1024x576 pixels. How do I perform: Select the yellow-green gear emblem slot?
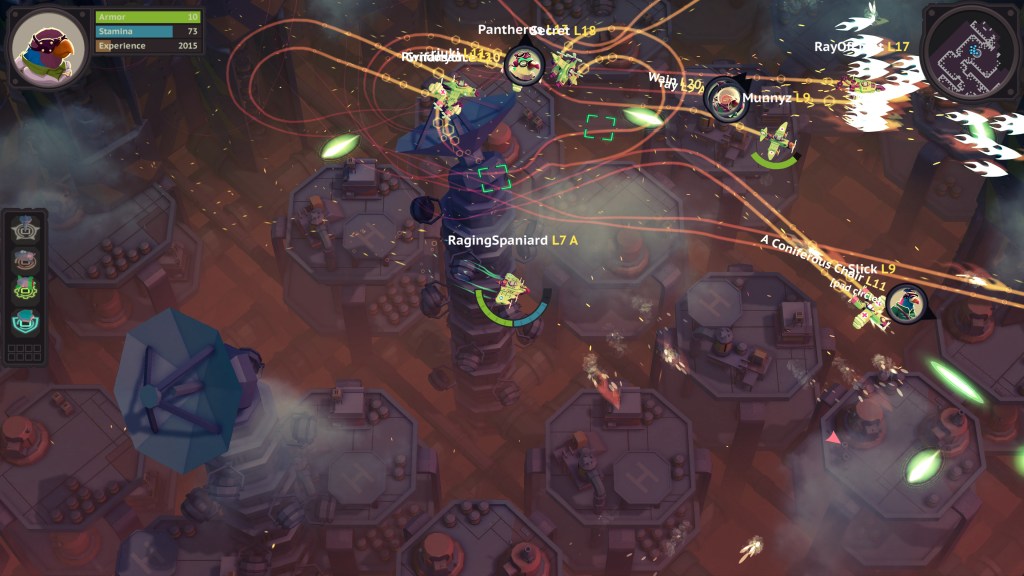coord(25,290)
